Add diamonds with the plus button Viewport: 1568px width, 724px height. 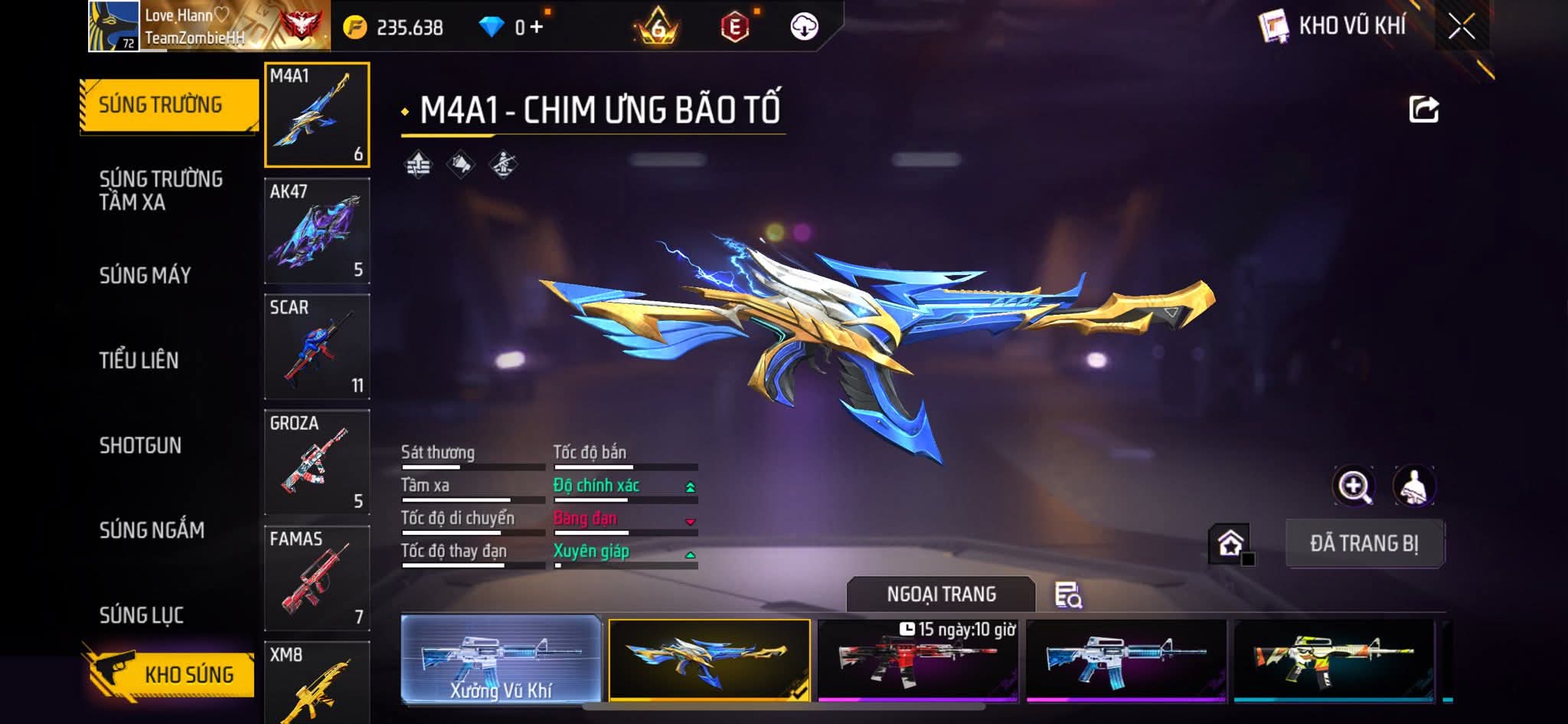pos(537,28)
